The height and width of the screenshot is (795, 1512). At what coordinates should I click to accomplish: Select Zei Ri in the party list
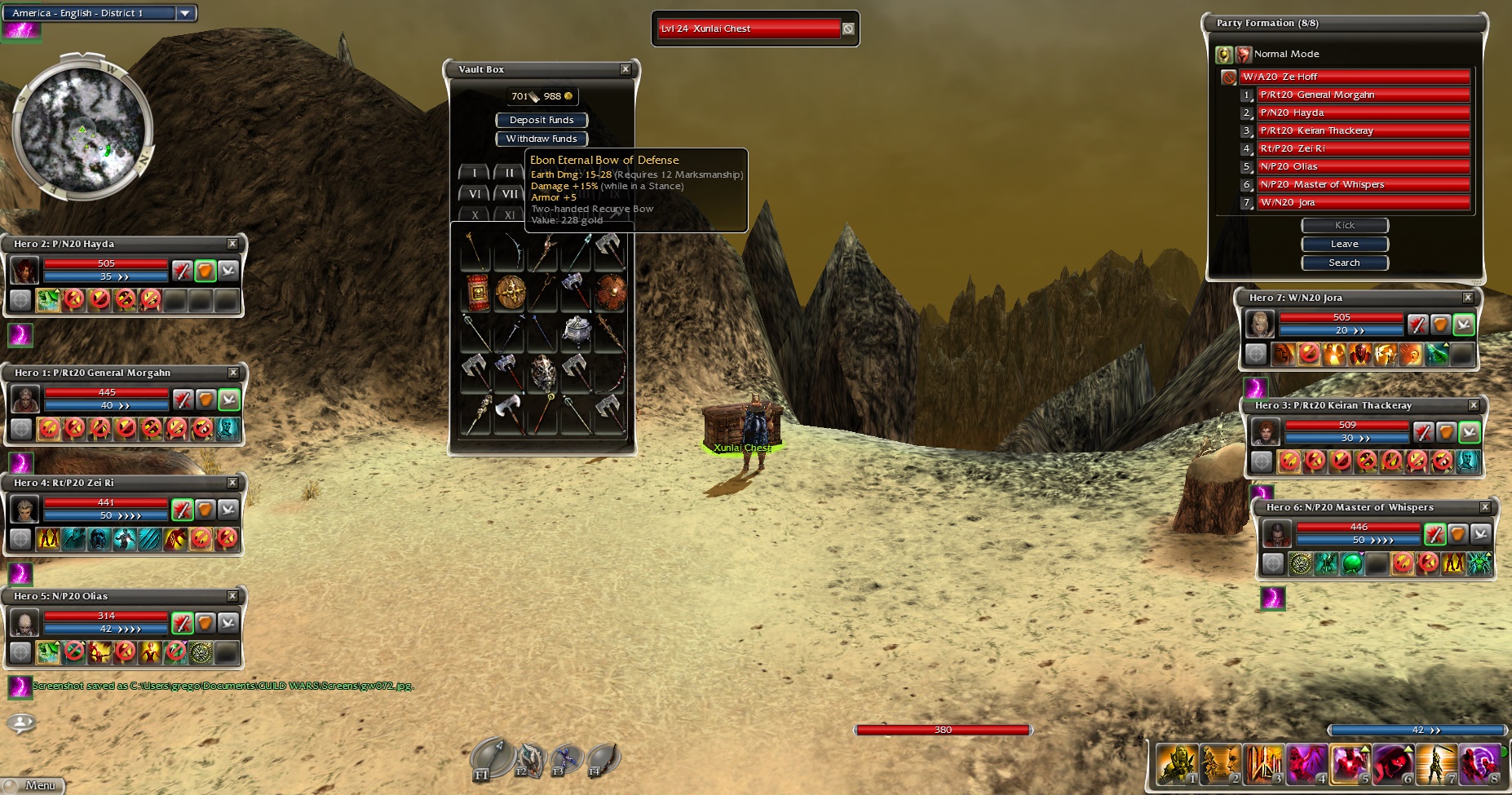tap(1363, 148)
